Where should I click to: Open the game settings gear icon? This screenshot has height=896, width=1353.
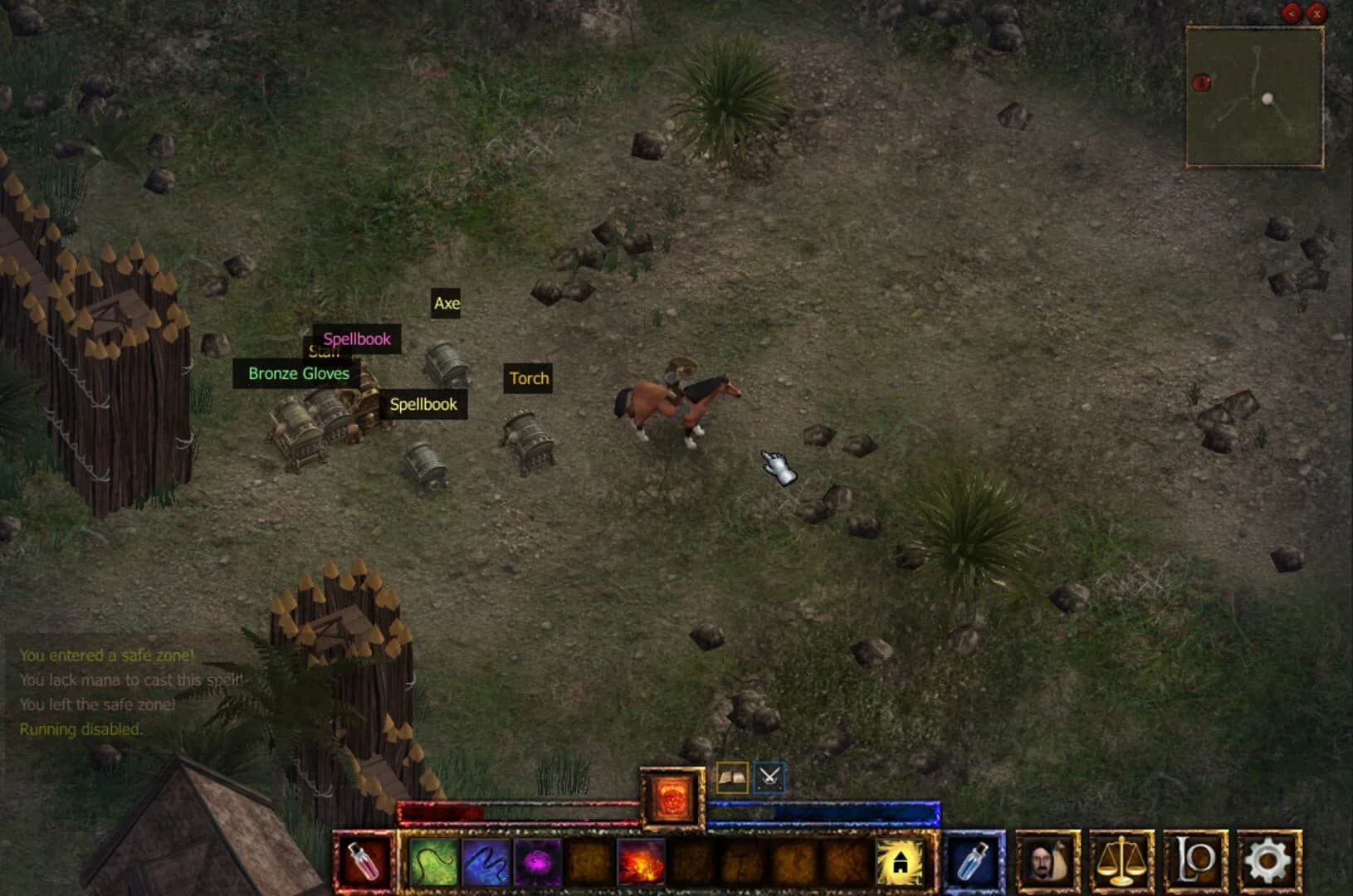click(x=1268, y=863)
